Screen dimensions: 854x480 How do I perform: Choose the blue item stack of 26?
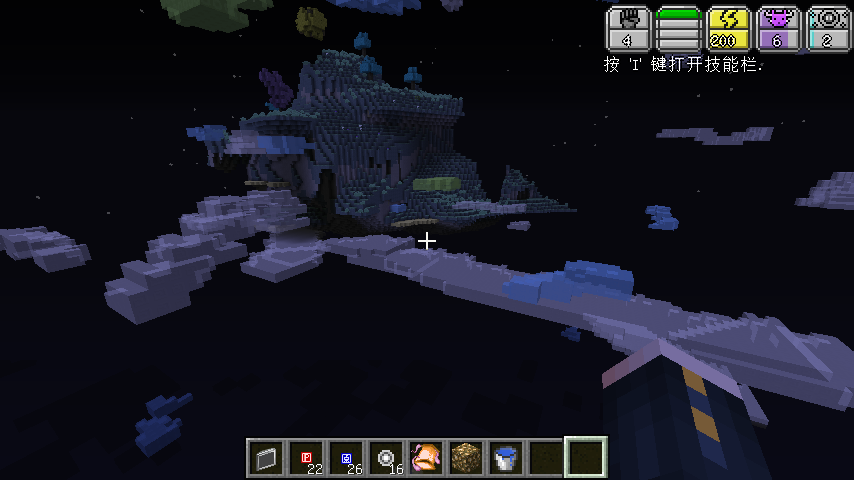pyautogui.click(x=346, y=458)
